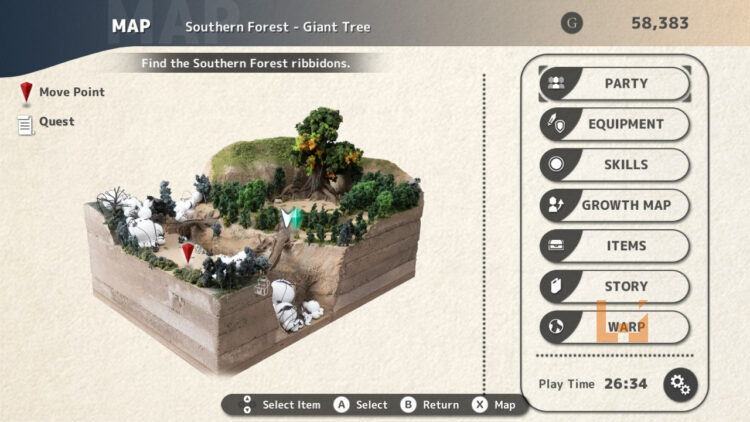Select the Skills menu entry

click(x=615, y=165)
